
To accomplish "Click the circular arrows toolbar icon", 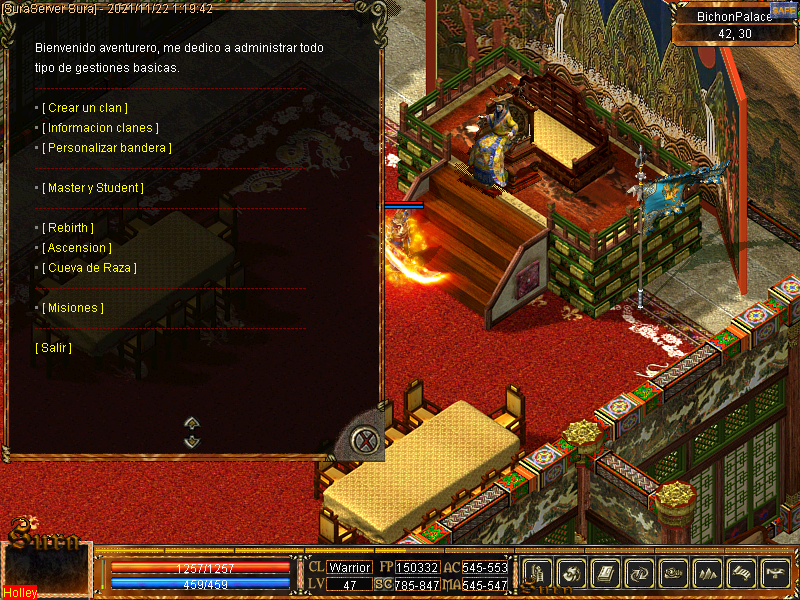I will 639,573.
